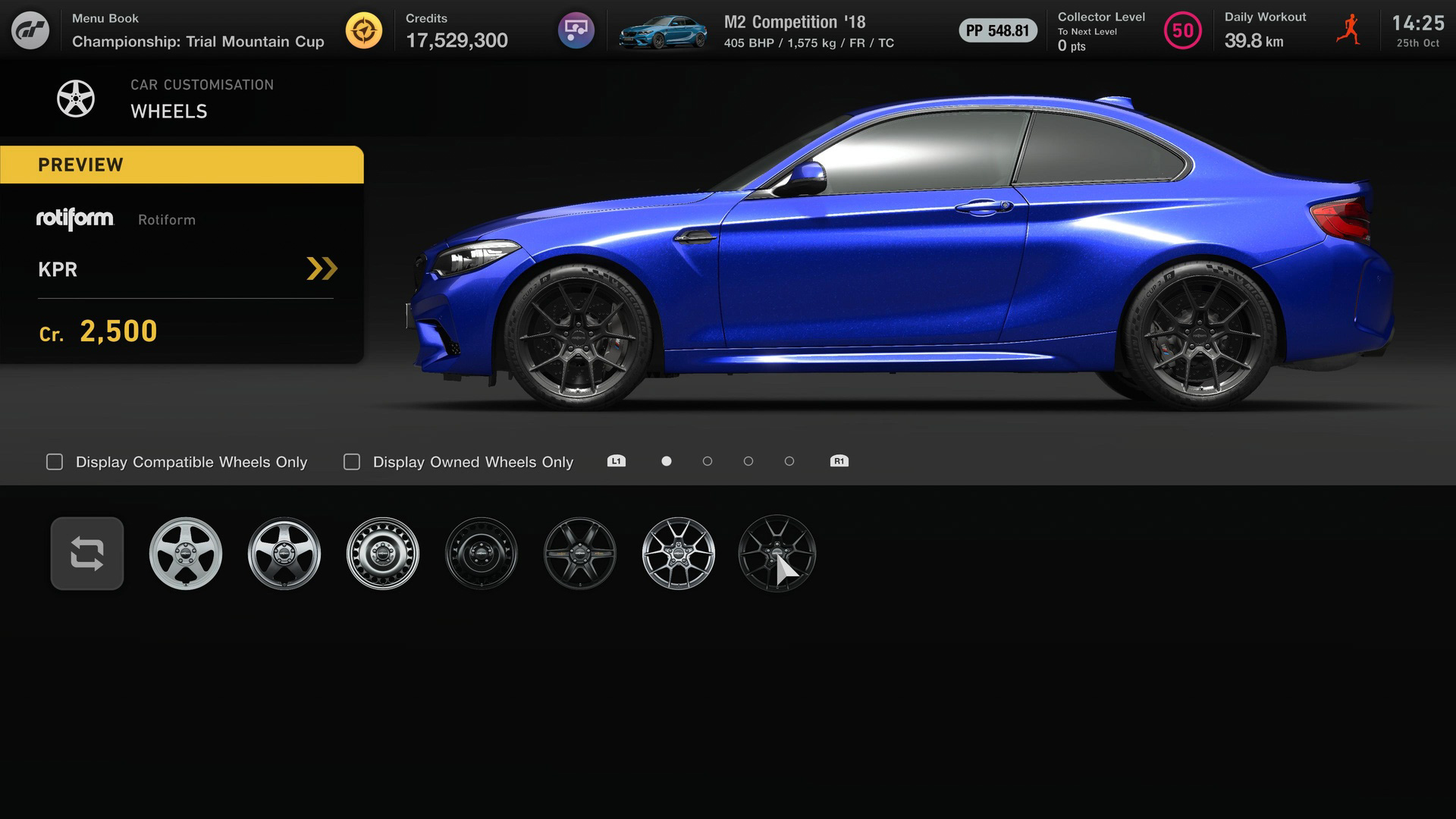Click the L1 page navigation button

616,460
